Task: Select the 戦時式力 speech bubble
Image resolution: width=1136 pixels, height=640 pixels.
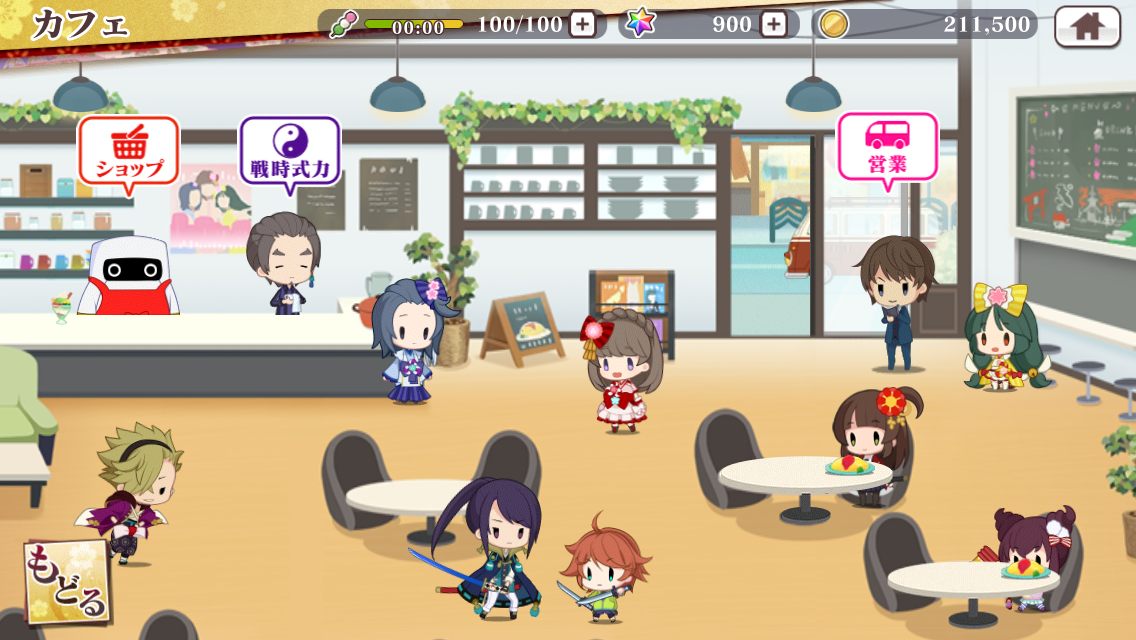Action: pyautogui.click(x=289, y=152)
